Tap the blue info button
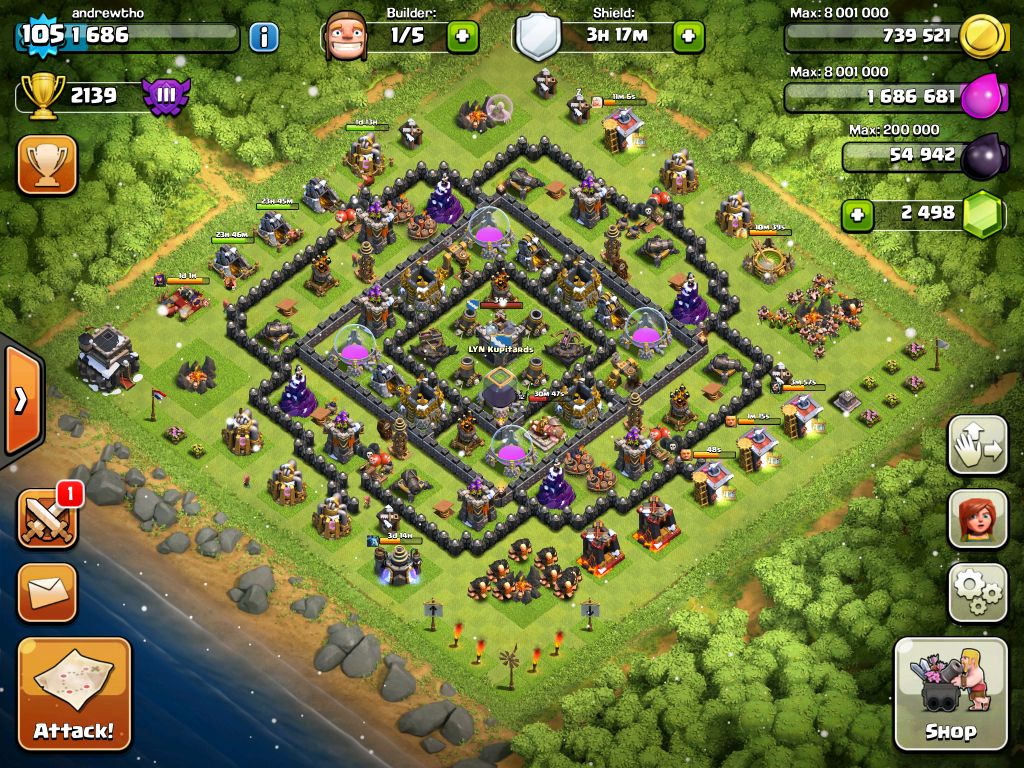Viewport: 1024px width, 768px height. coord(263,38)
